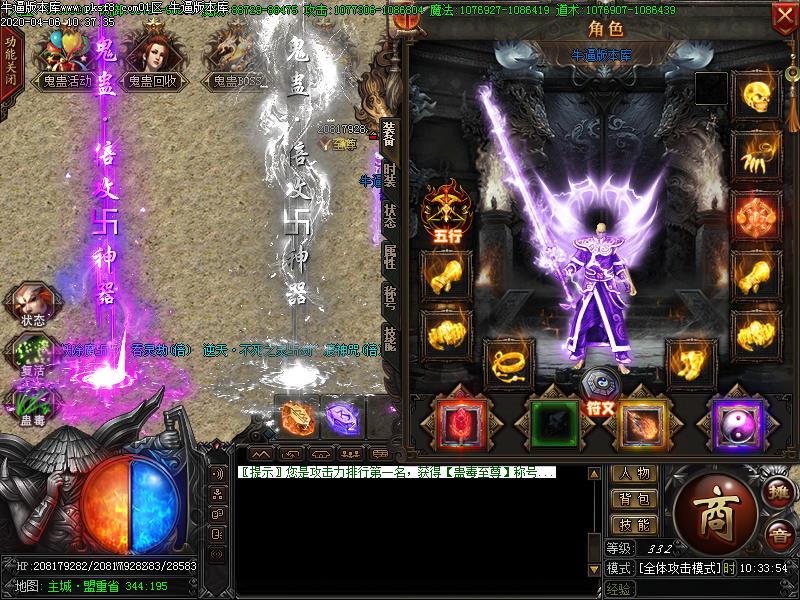Open the 鬼蛊活动 event menu
Screen dimensions: 800x600
(66, 60)
